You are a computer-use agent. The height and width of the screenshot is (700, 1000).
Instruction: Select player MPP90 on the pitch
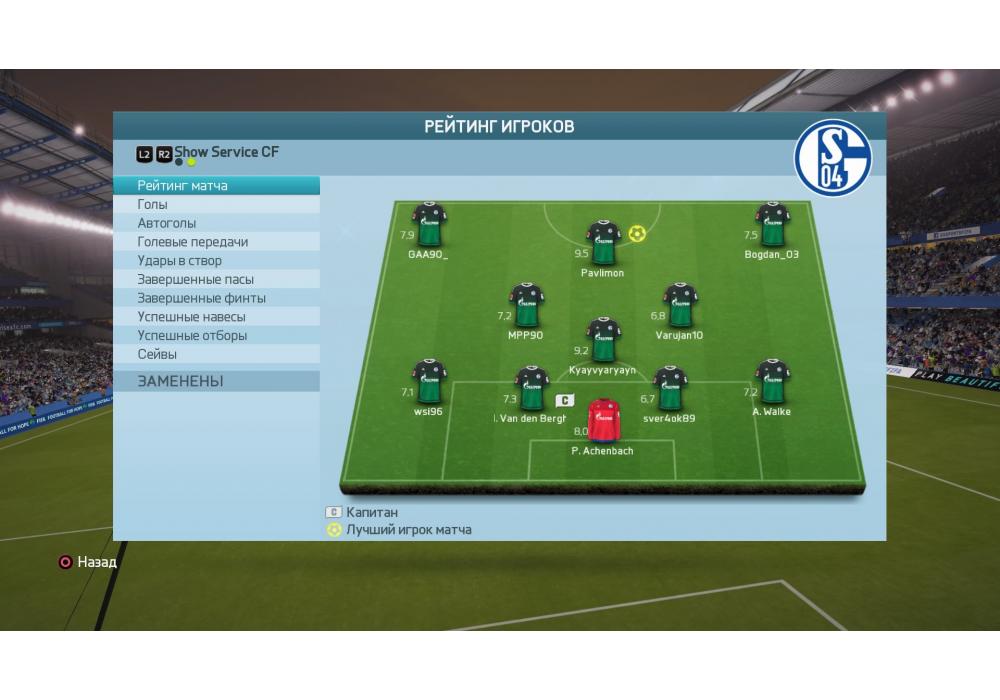click(526, 305)
